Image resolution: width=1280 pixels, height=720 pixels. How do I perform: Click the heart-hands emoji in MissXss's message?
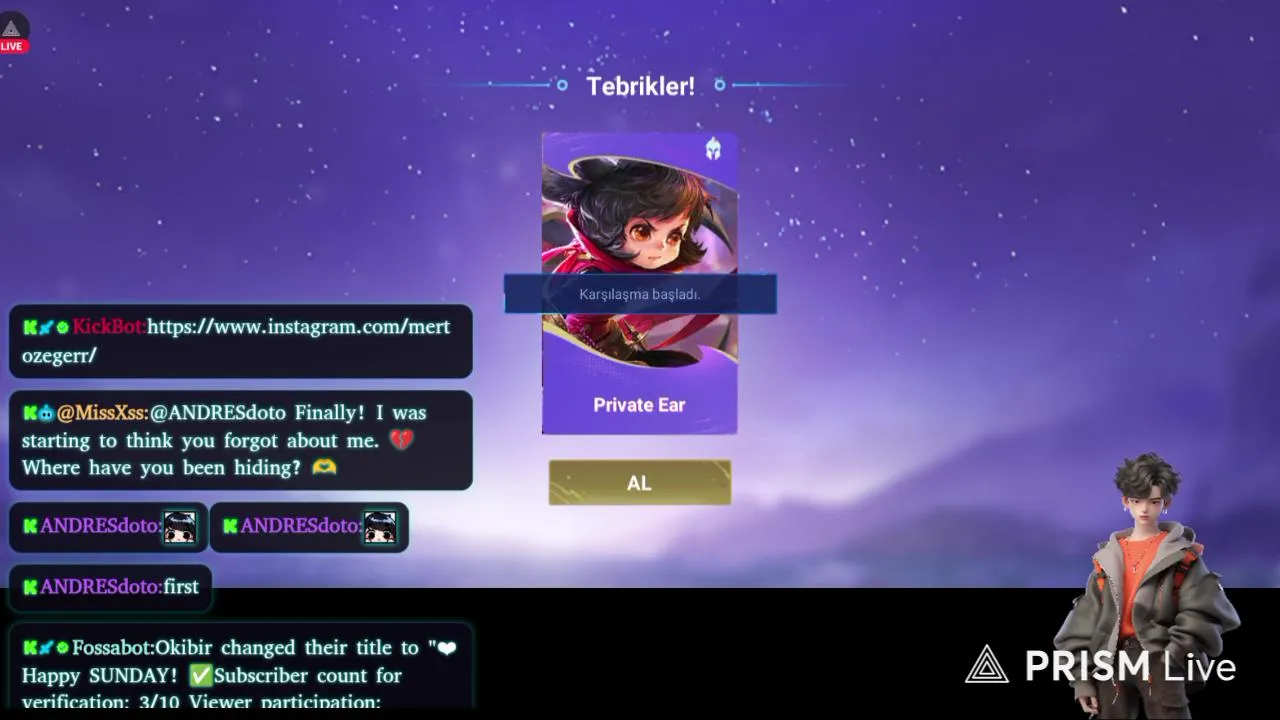(324, 467)
